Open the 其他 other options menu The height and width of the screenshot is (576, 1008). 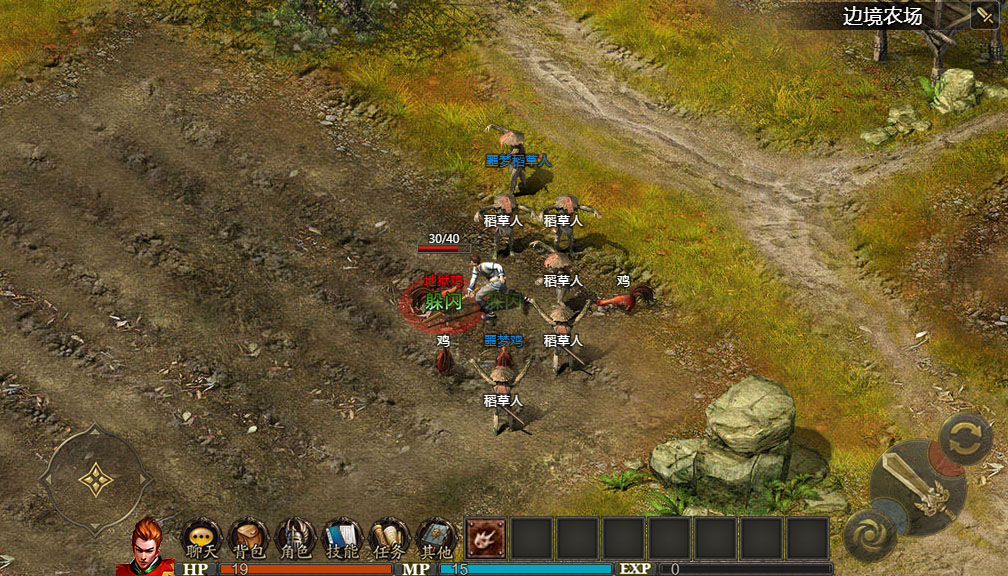437,538
